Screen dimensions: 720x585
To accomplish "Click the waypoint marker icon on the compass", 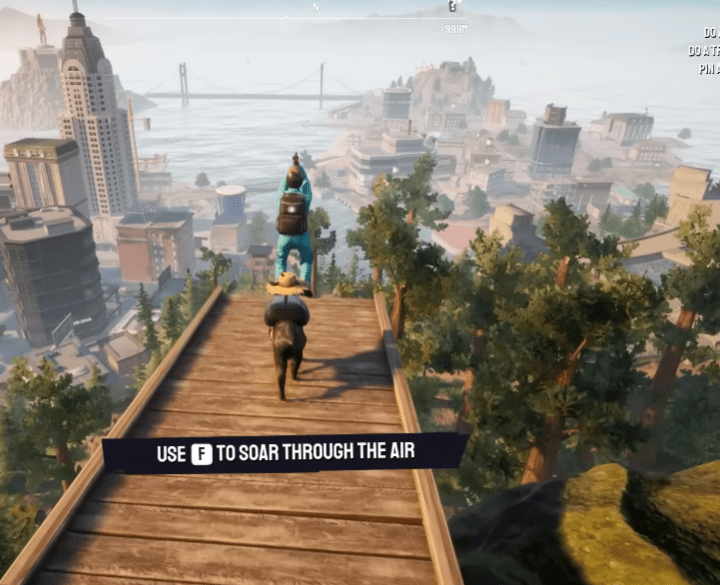I will tap(453, 7).
